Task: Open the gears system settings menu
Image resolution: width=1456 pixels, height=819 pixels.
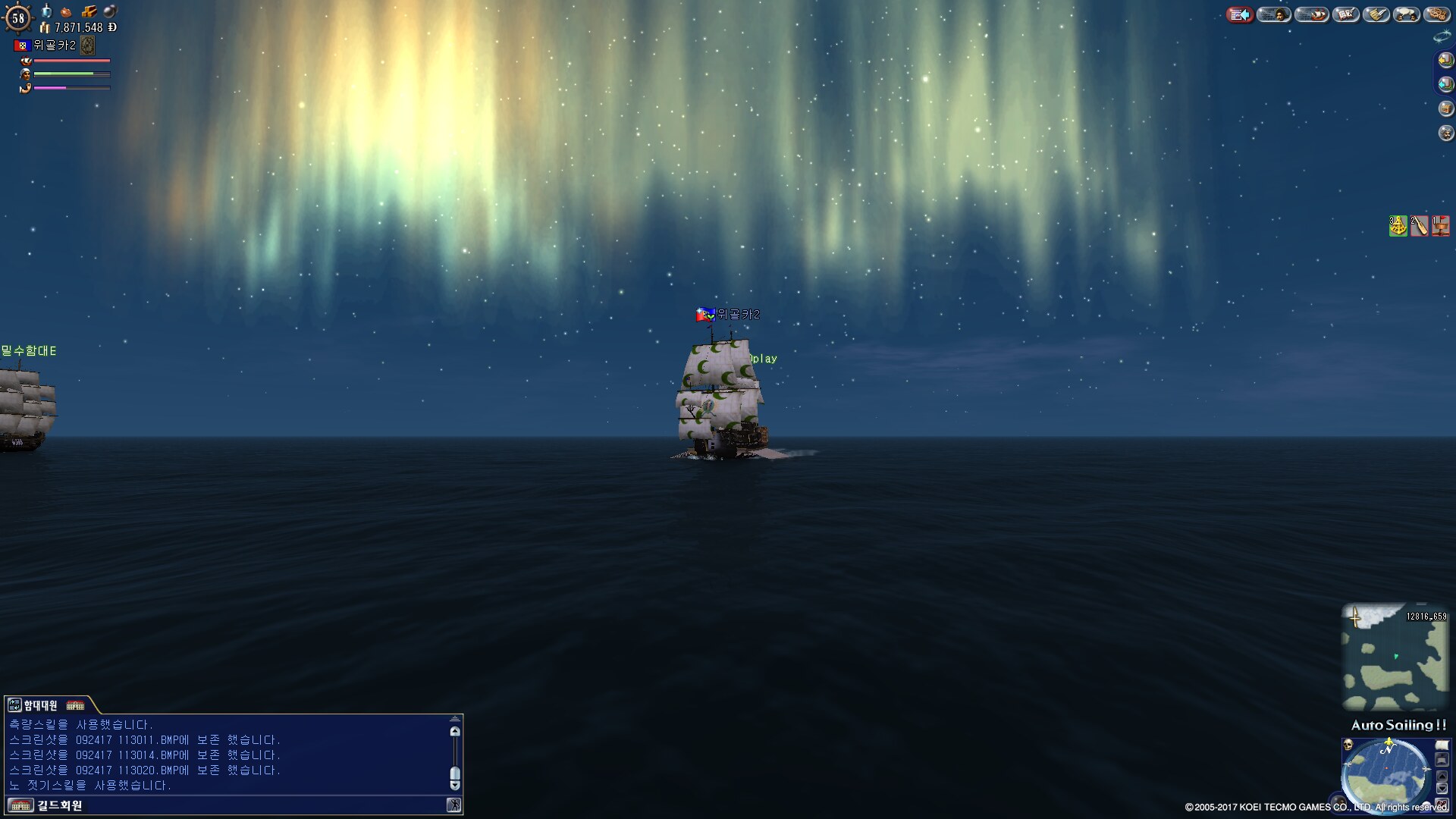Action: tap(1437, 14)
